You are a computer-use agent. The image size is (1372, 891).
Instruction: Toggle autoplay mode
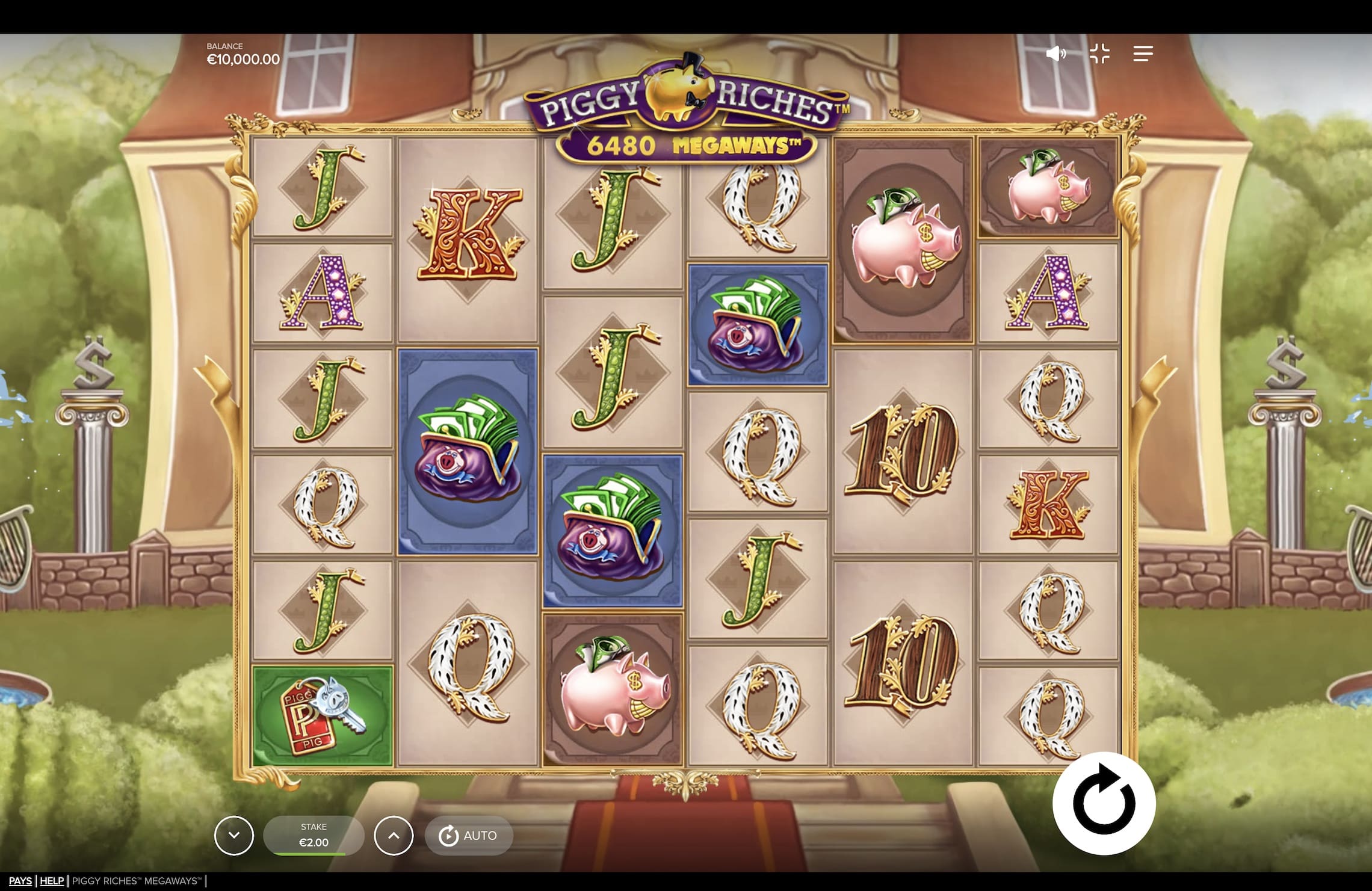click(x=469, y=835)
